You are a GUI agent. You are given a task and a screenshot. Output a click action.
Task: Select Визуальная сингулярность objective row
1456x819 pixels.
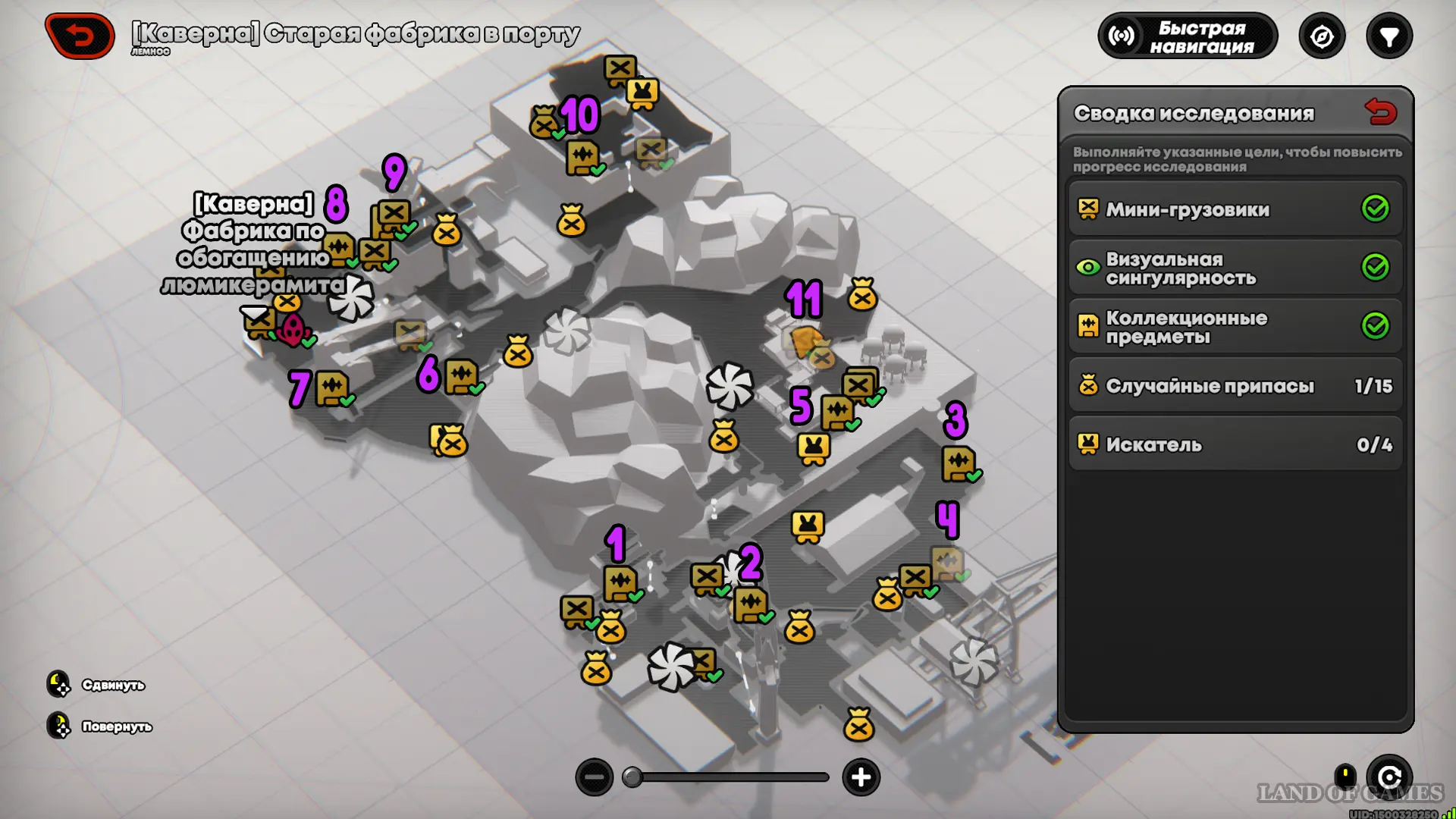pyautogui.click(x=1235, y=268)
